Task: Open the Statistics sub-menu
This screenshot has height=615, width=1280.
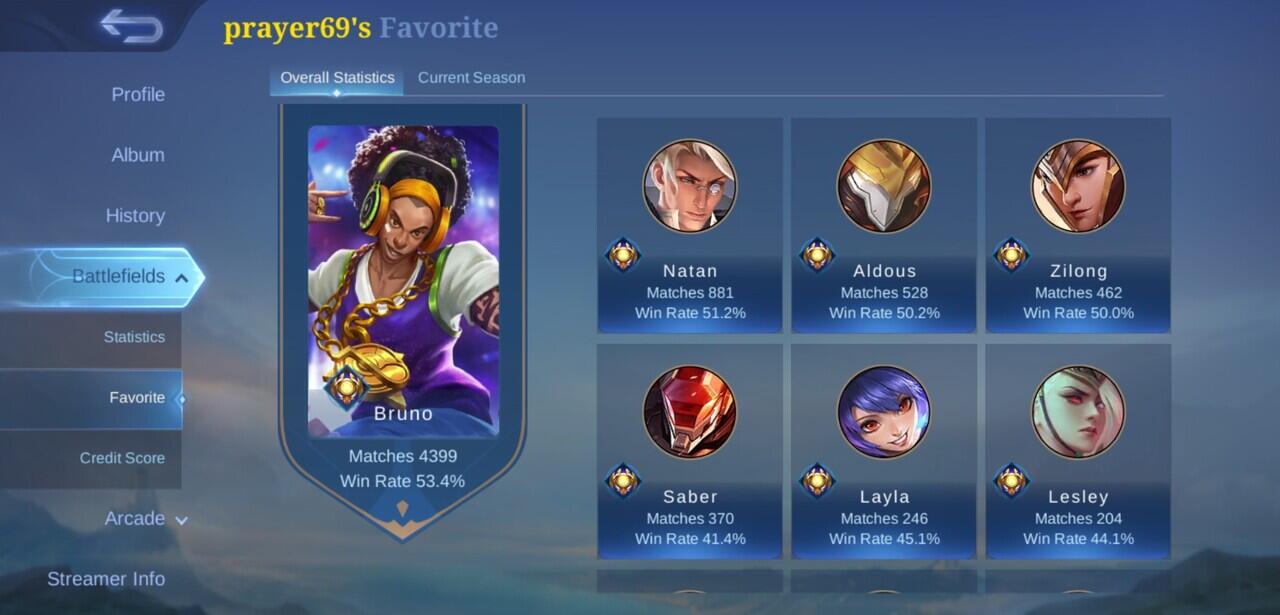Action: point(134,337)
